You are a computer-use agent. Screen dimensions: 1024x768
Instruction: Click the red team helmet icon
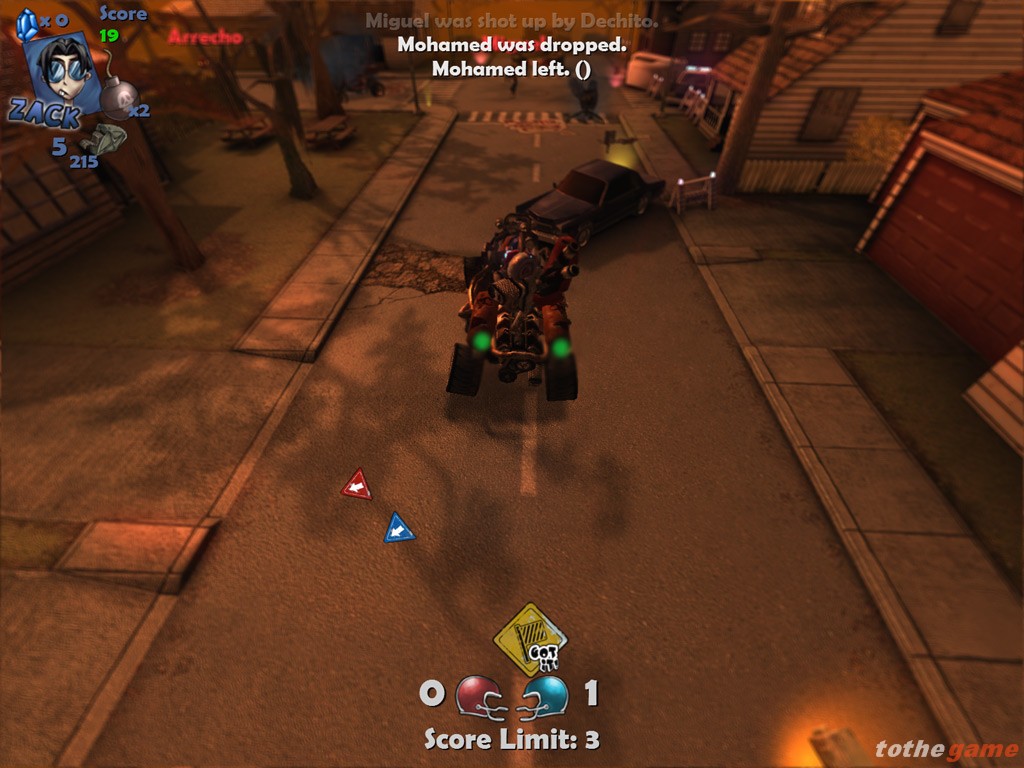(x=479, y=695)
